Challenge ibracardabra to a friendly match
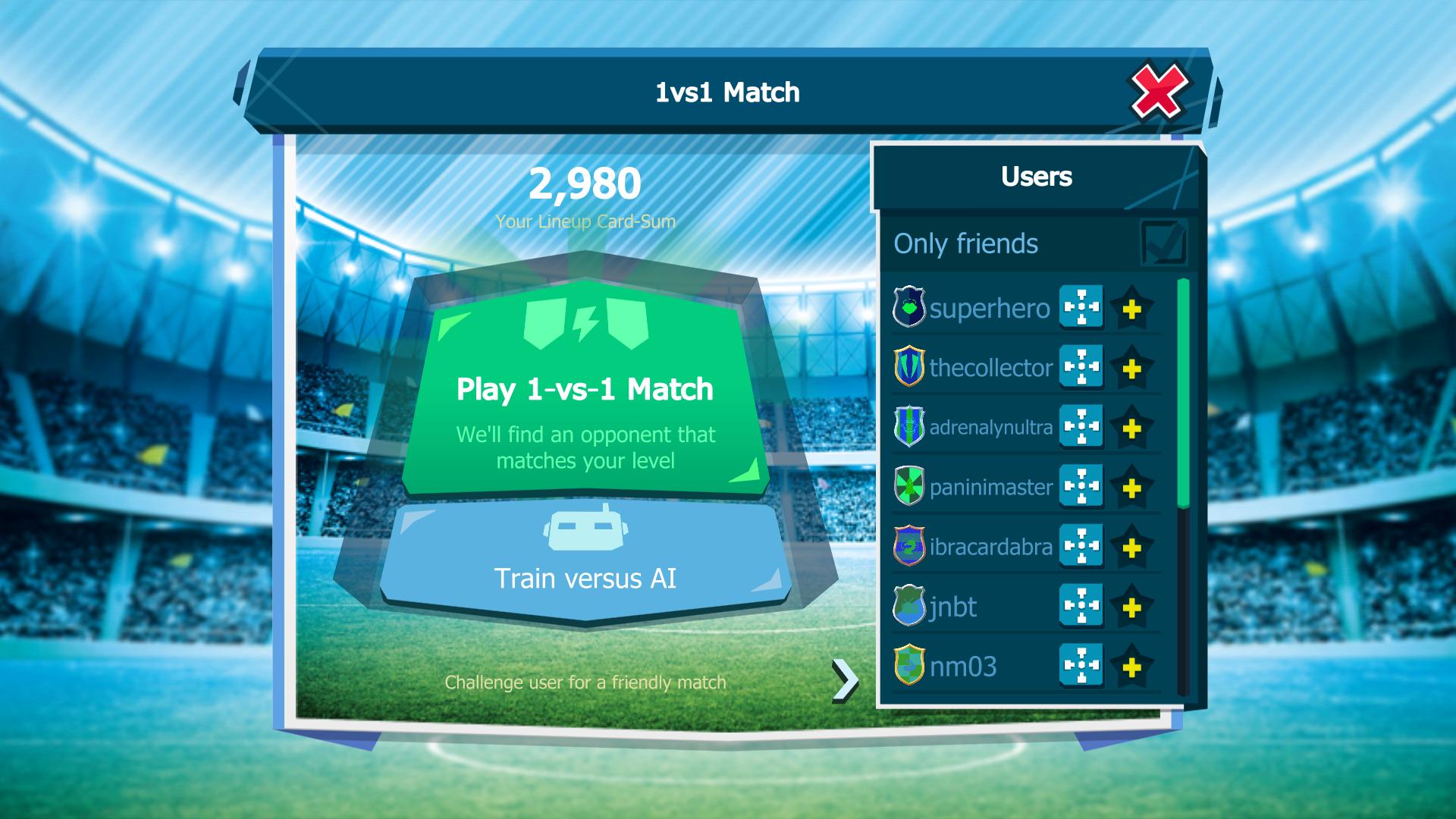This screenshot has height=819, width=1456. click(x=1081, y=546)
